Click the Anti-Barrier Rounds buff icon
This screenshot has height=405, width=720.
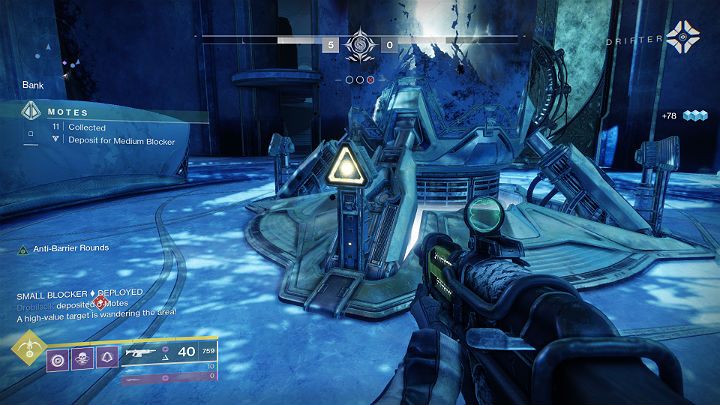pyautogui.click(x=23, y=249)
